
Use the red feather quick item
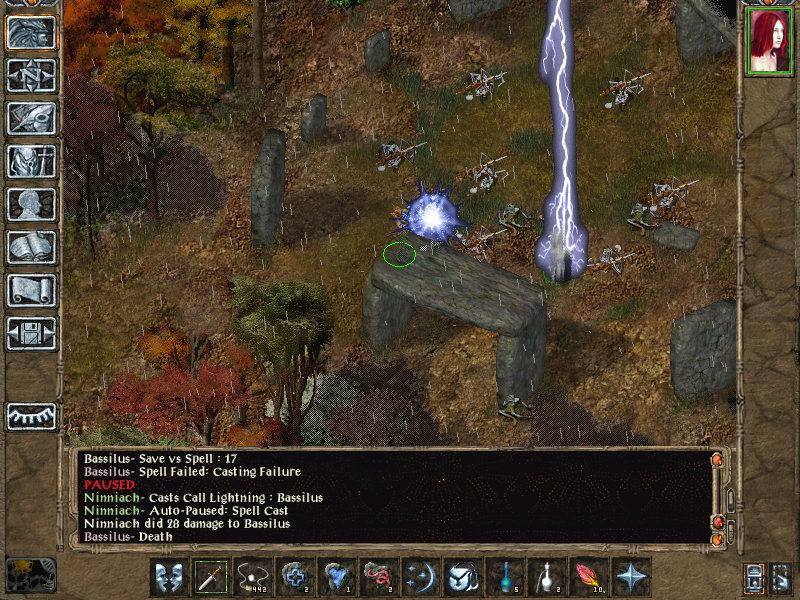(589, 577)
